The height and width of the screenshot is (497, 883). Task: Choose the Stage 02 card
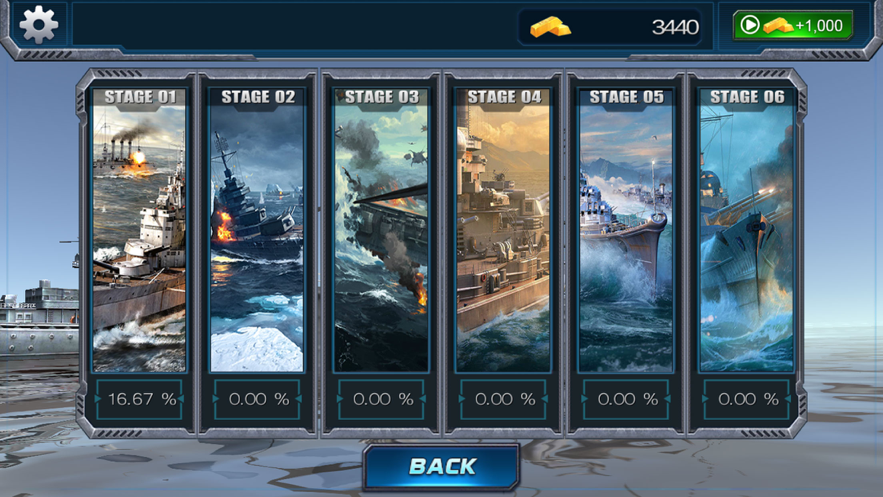click(257, 240)
